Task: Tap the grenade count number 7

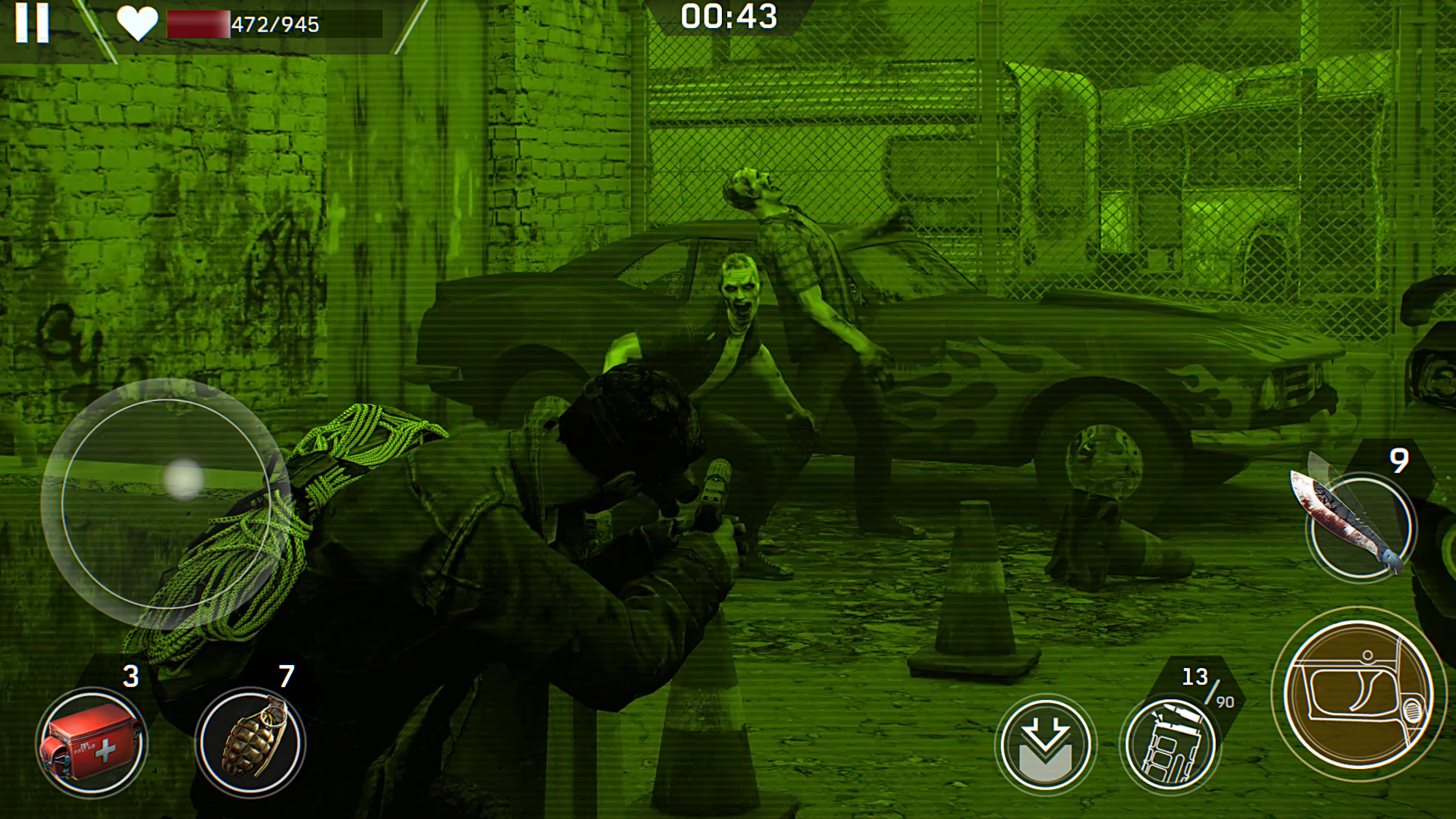Action: tap(286, 675)
